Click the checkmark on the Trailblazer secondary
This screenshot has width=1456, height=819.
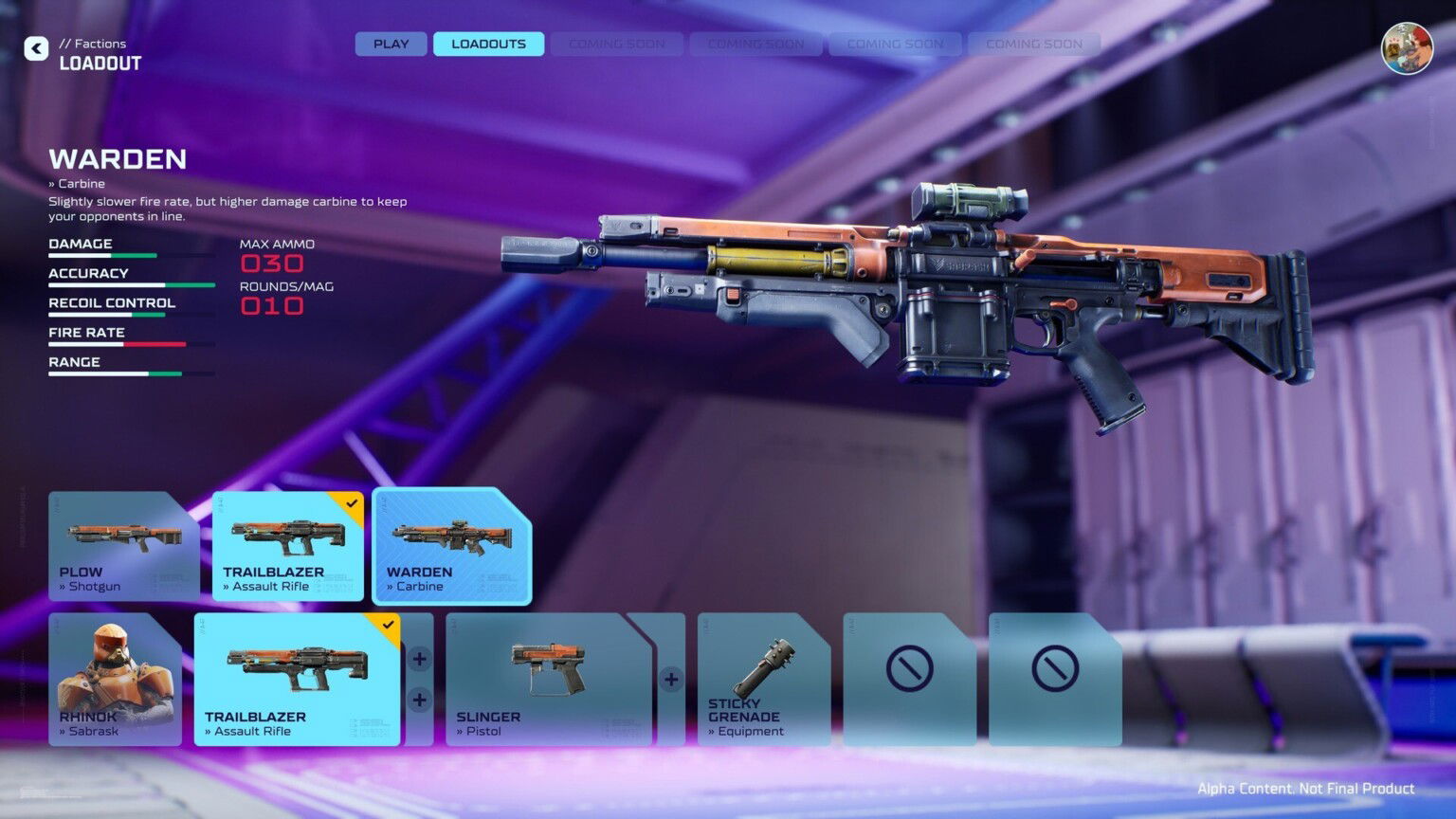pos(387,624)
